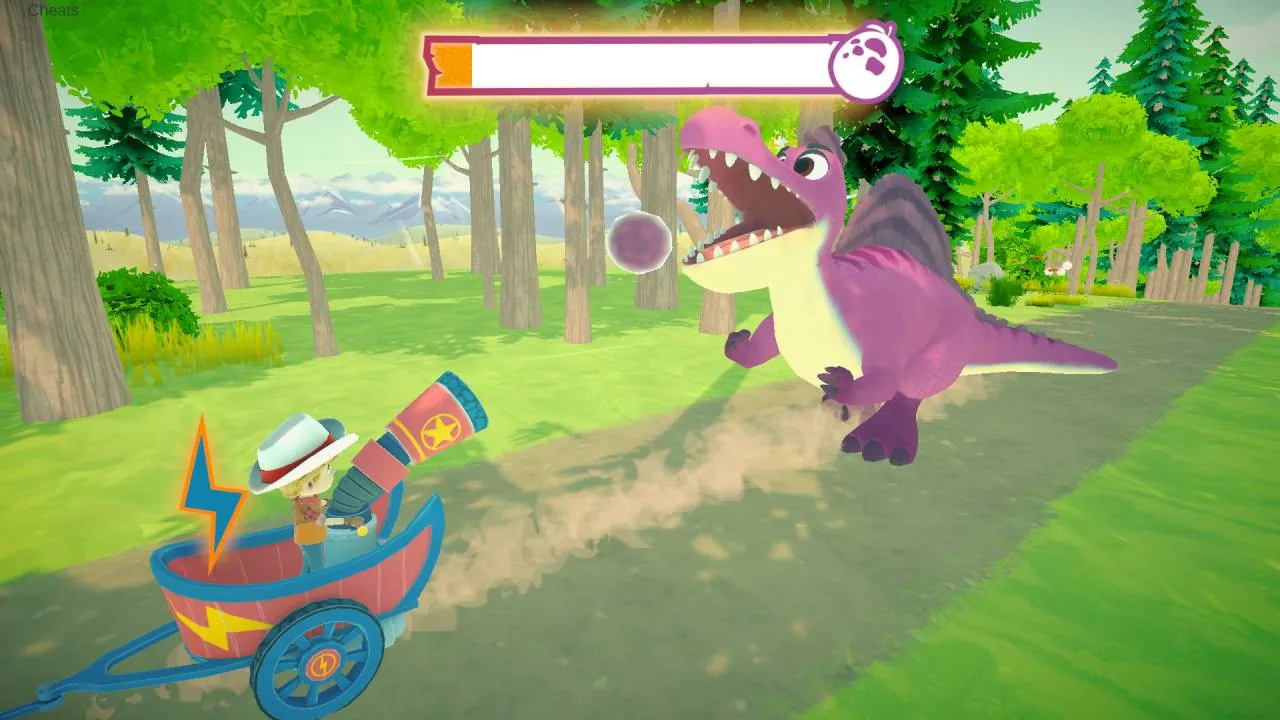The height and width of the screenshot is (720, 1280).
Task: Select the lightning bolt power icon
Action: (x=210, y=490)
